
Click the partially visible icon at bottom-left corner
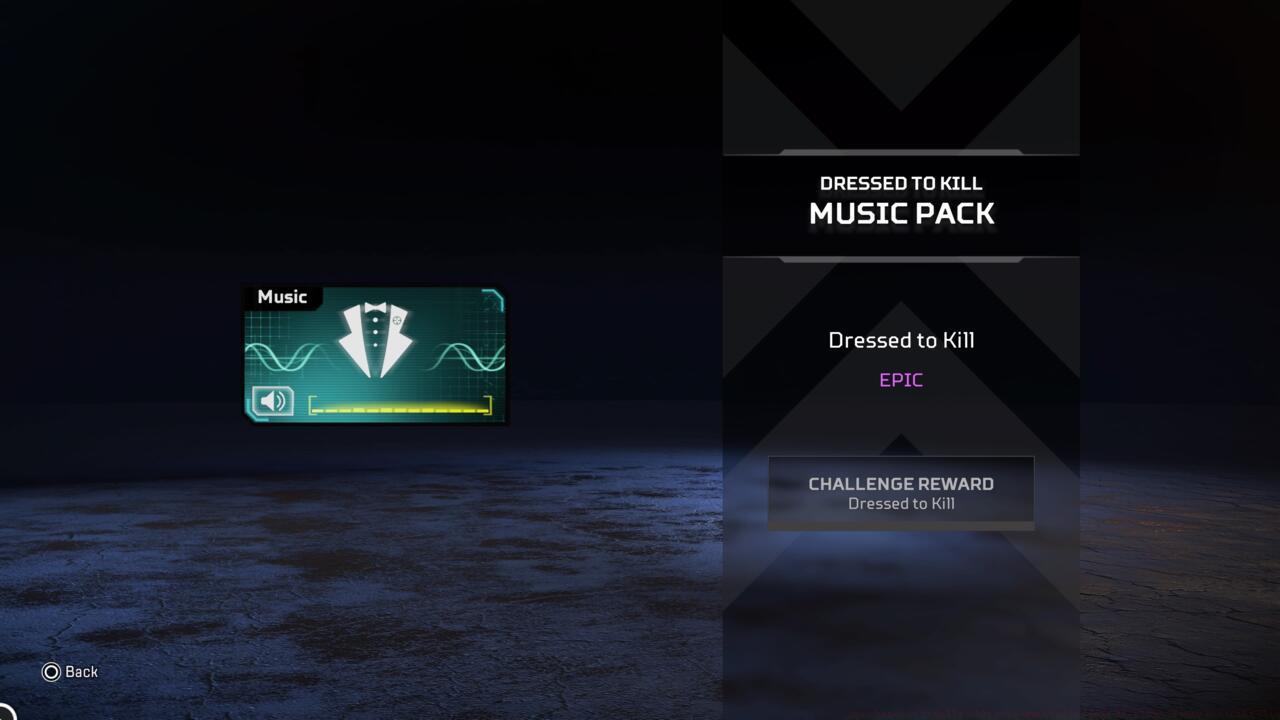[4, 712]
